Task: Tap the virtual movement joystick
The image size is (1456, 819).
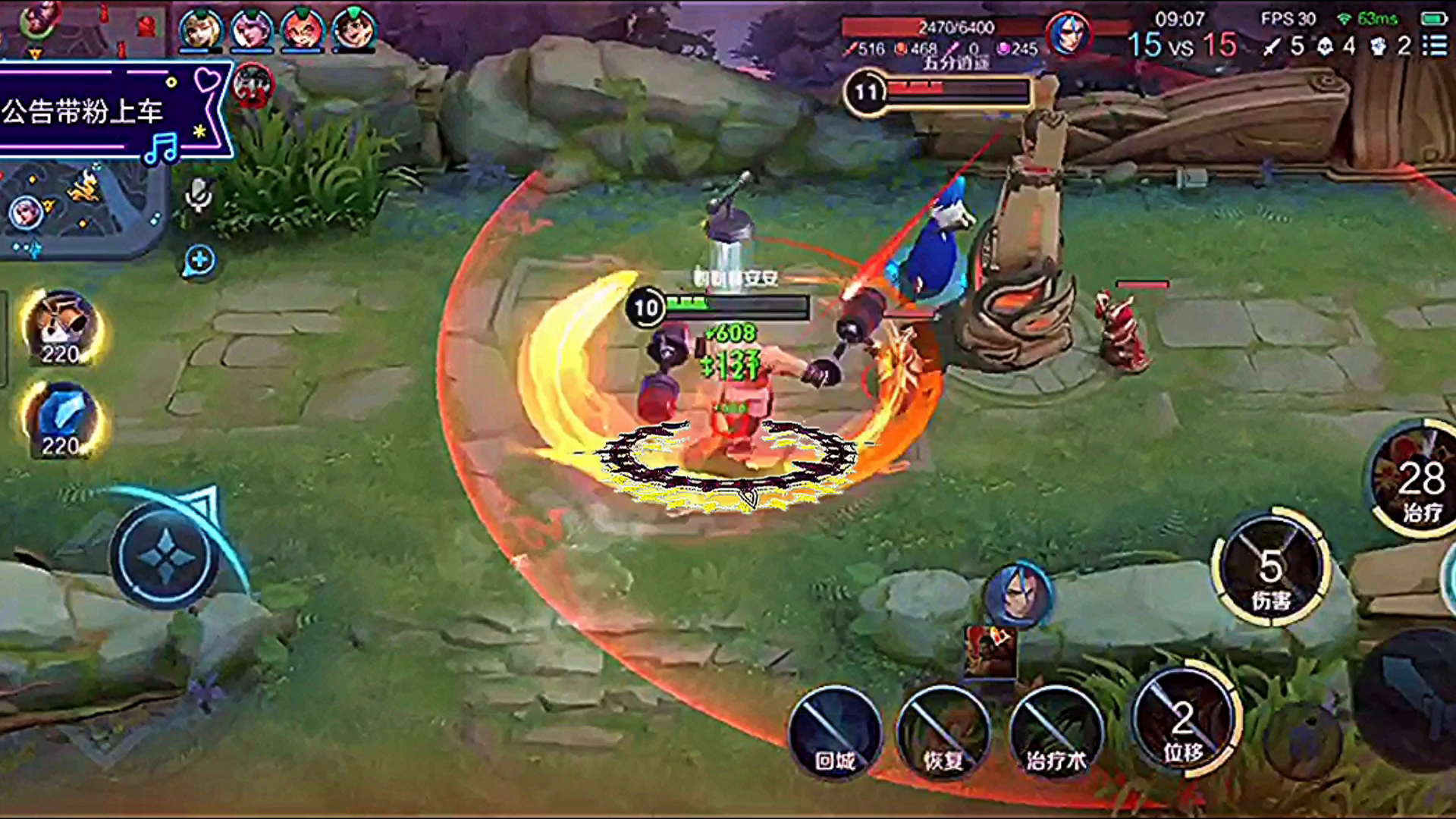Action: [166, 556]
